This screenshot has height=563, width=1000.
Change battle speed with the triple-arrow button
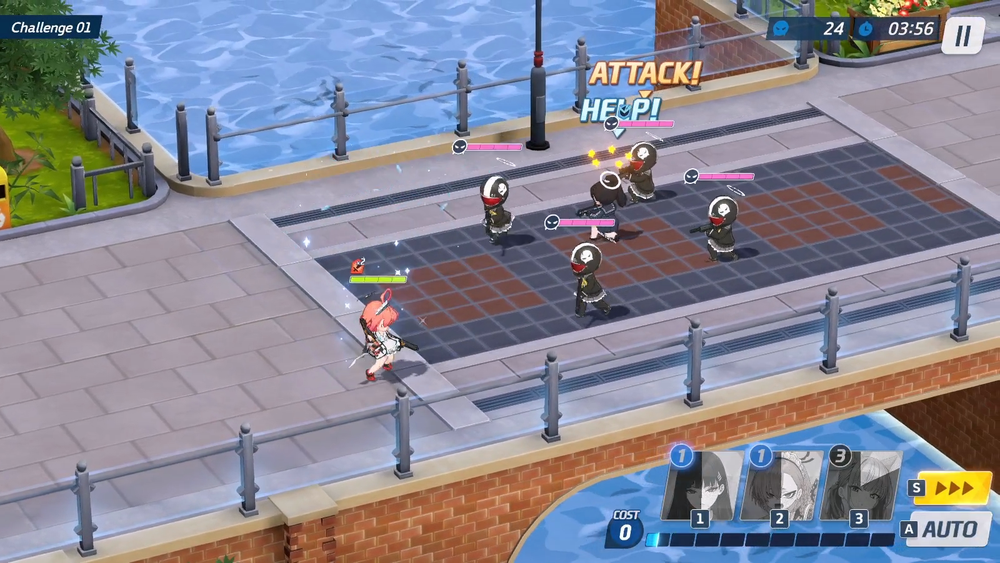[951, 488]
